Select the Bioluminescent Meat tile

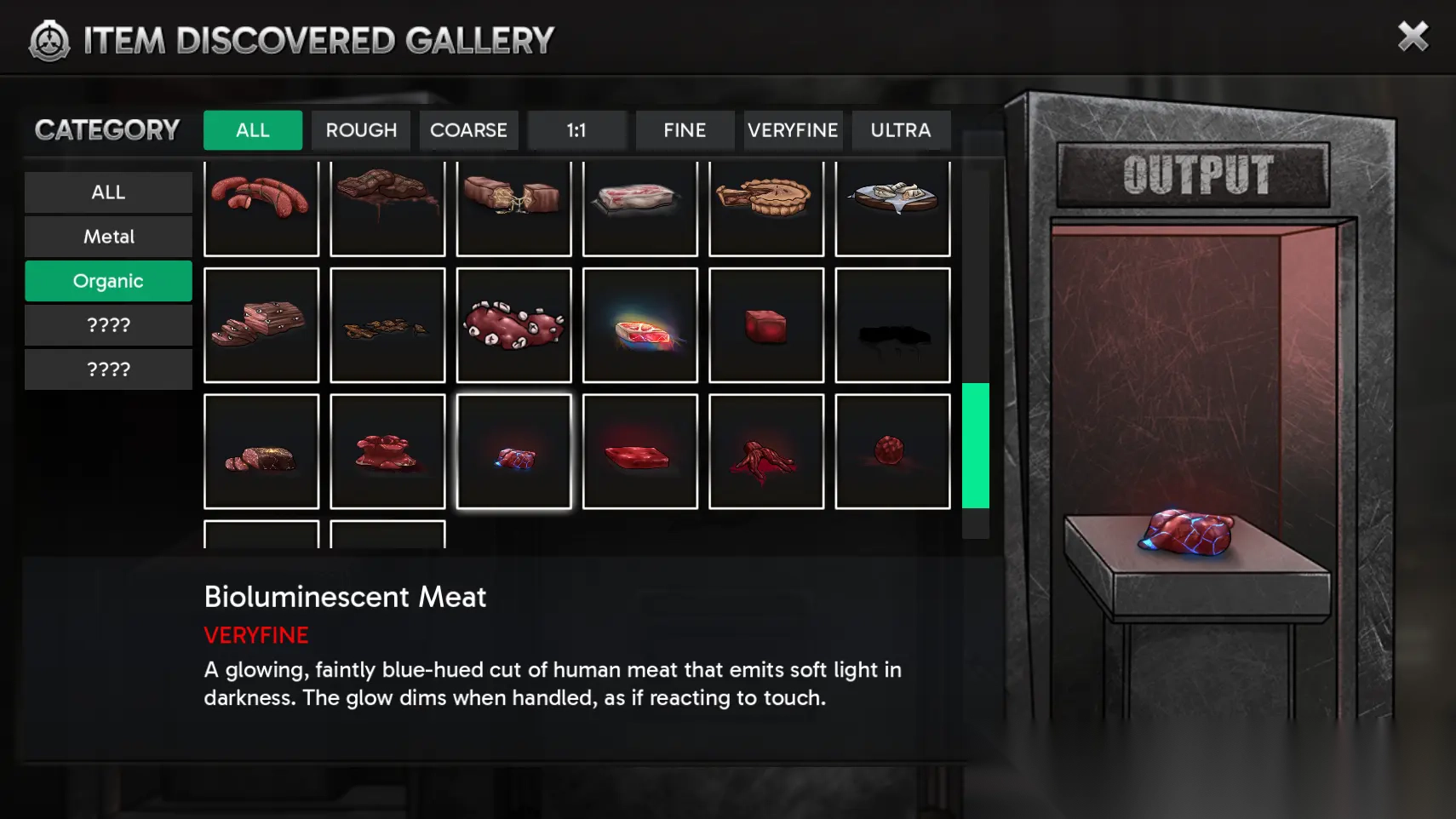(x=514, y=451)
